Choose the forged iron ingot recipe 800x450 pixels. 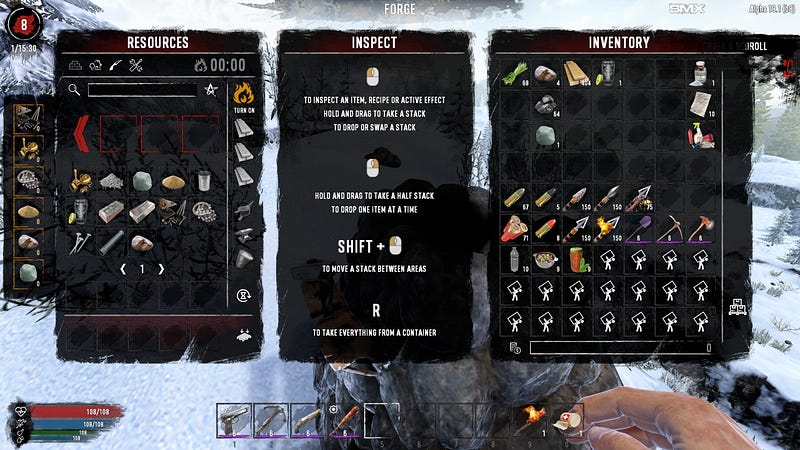coord(142,212)
